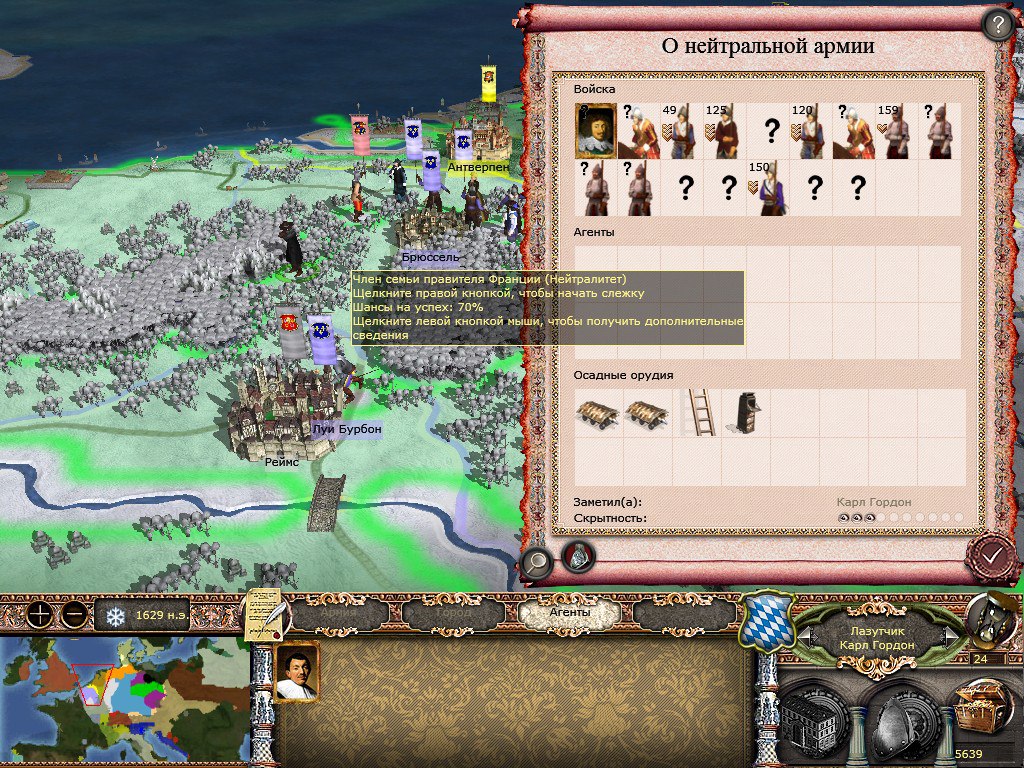Select the siege tower icon
The image size is (1024, 768).
point(743,411)
